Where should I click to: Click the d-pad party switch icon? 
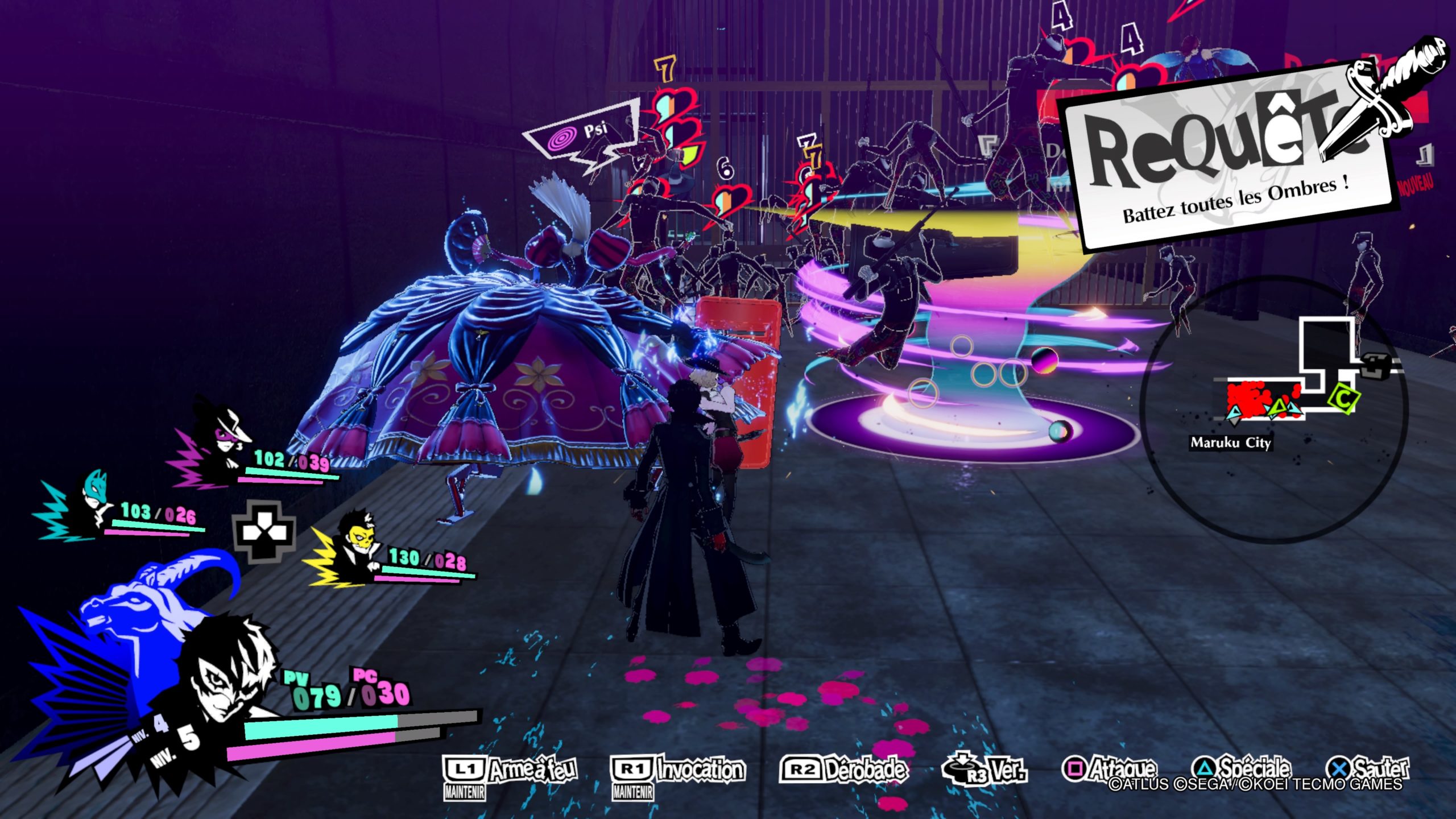click(x=266, y=532)
